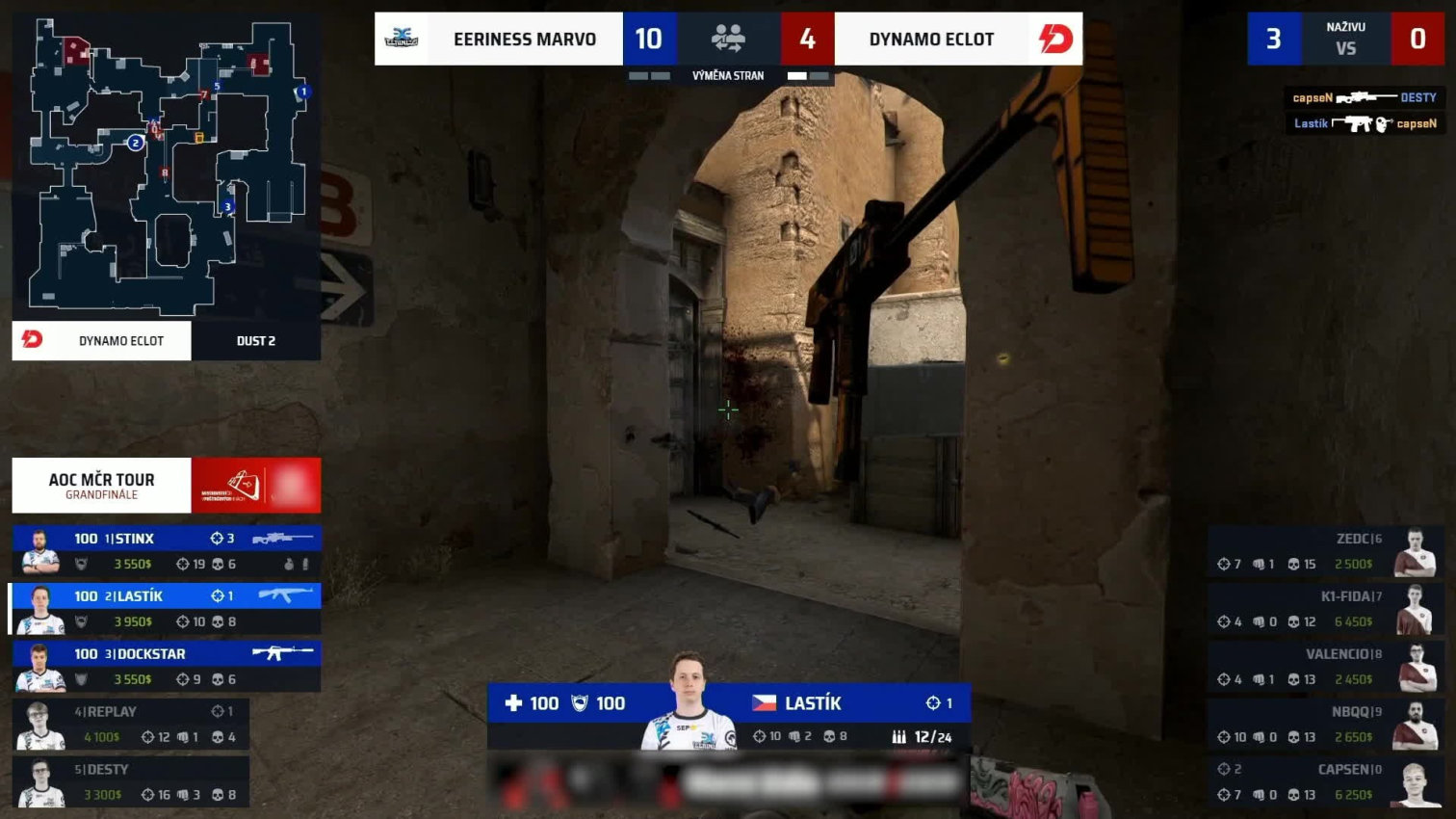Choose ZEDC's player row
Viewport: 1456px width, 819px height.
tap(1325, 551)
